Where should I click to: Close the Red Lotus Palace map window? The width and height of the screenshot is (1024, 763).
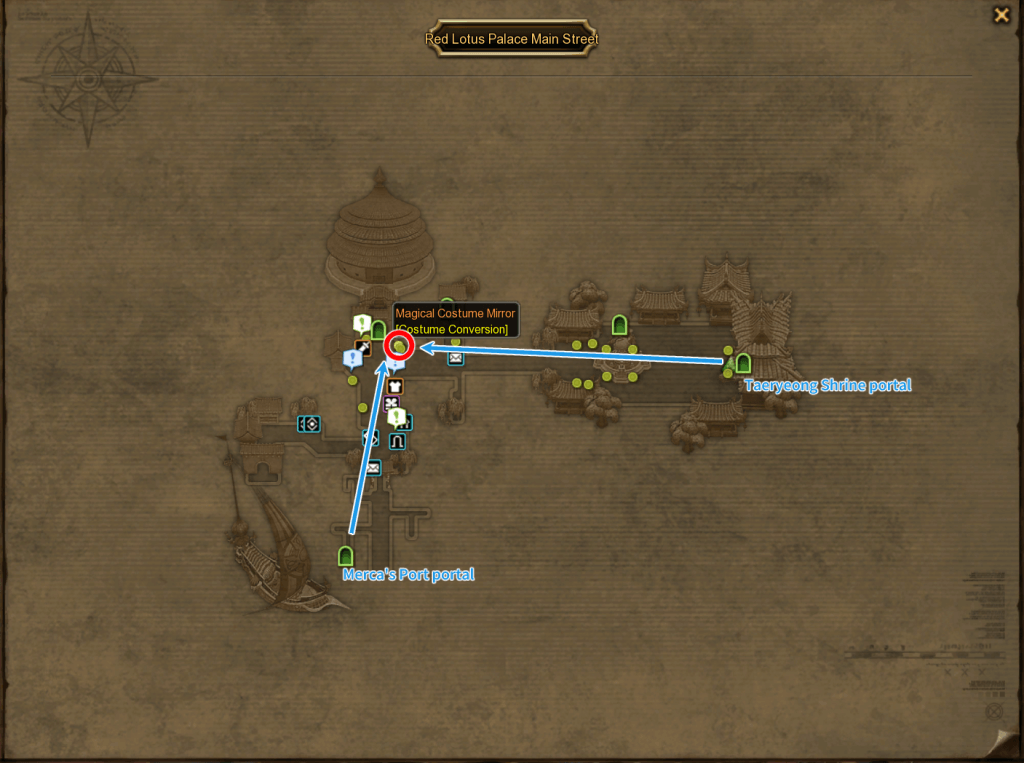click(x=1000, y=15)
